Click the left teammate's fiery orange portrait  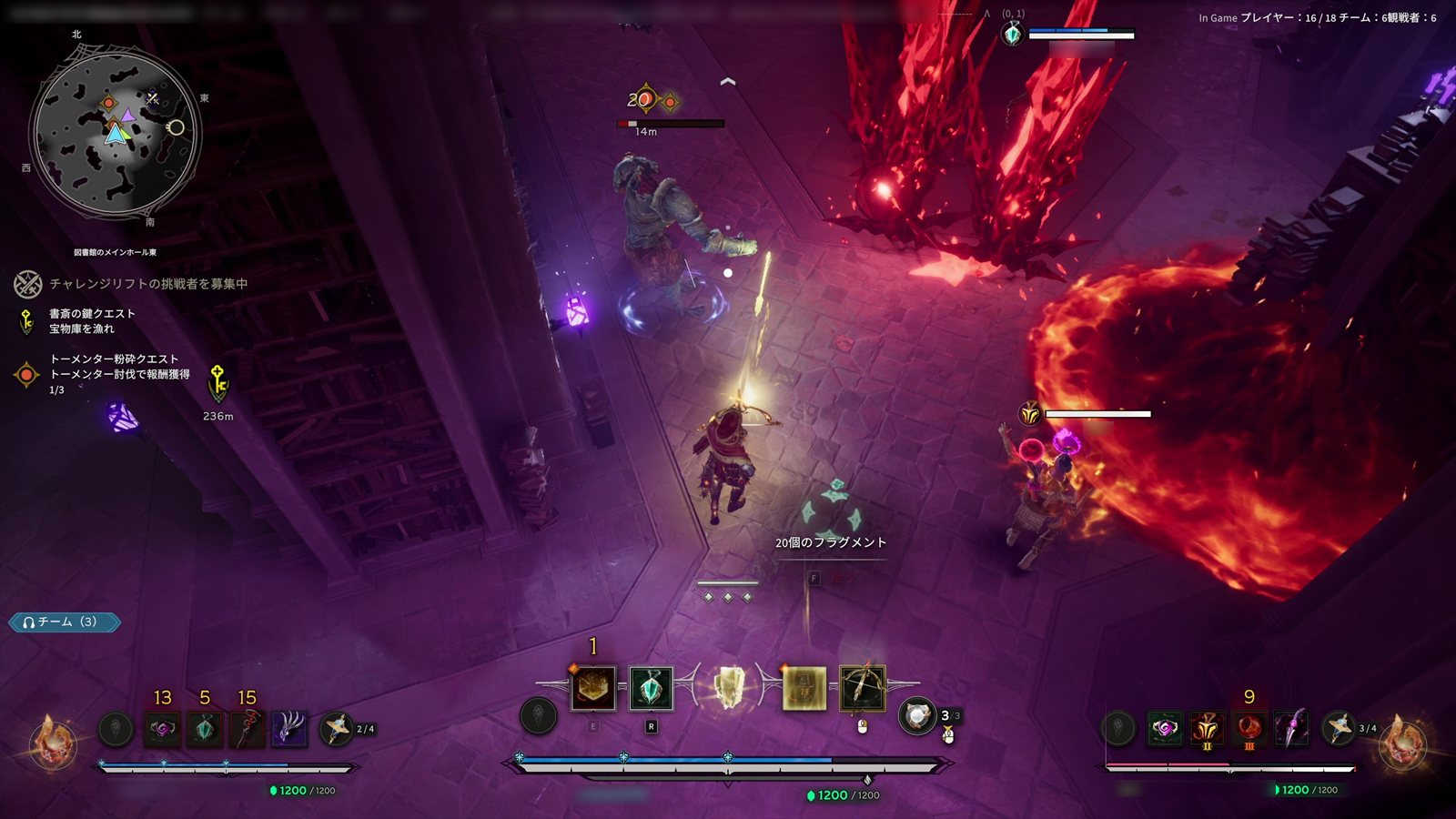tap(53, 740)
